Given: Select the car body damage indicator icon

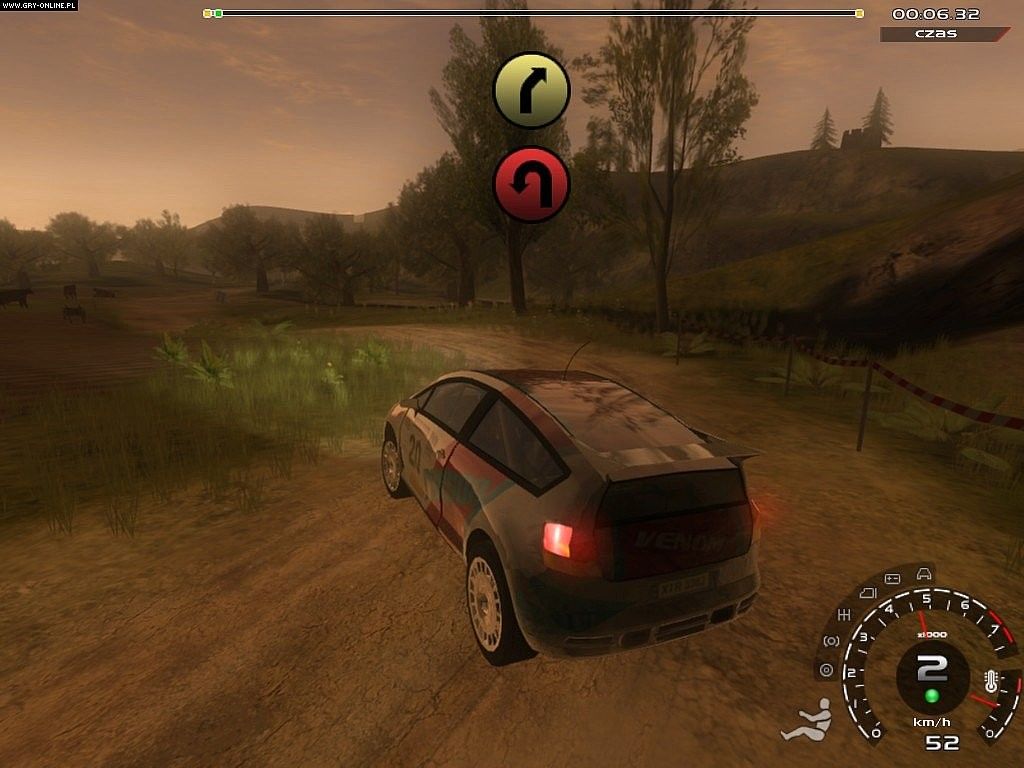Looking at the screenshot, I should pos(925,573).
